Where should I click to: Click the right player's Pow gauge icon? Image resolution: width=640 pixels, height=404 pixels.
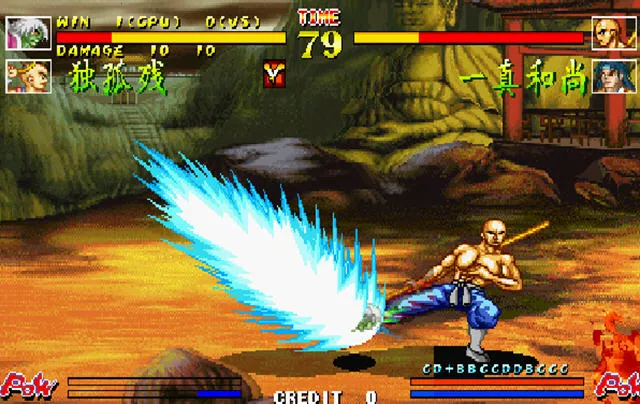(612, 383)
